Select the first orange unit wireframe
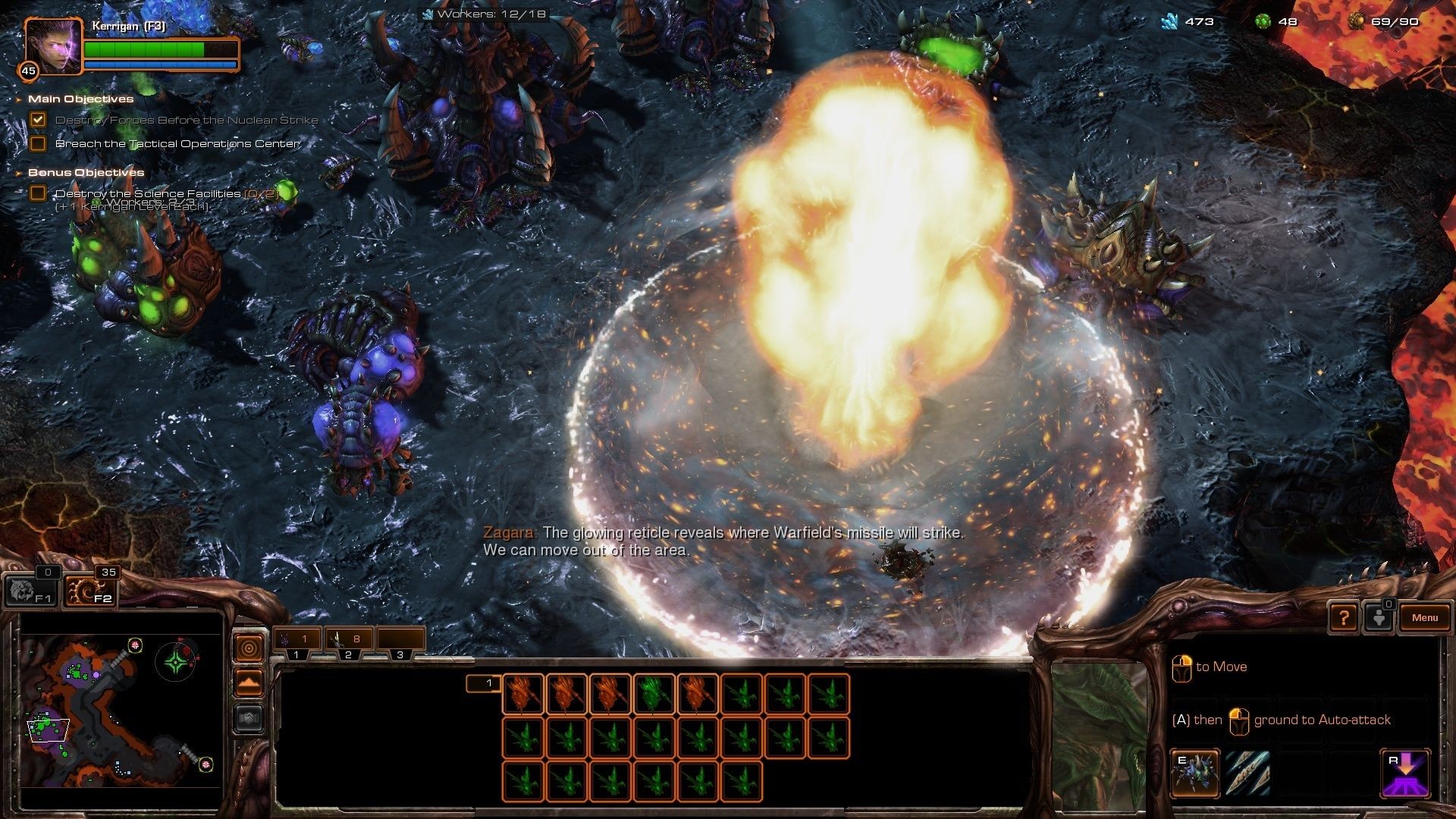This screenshot has width=1456, height=819. 523,694
